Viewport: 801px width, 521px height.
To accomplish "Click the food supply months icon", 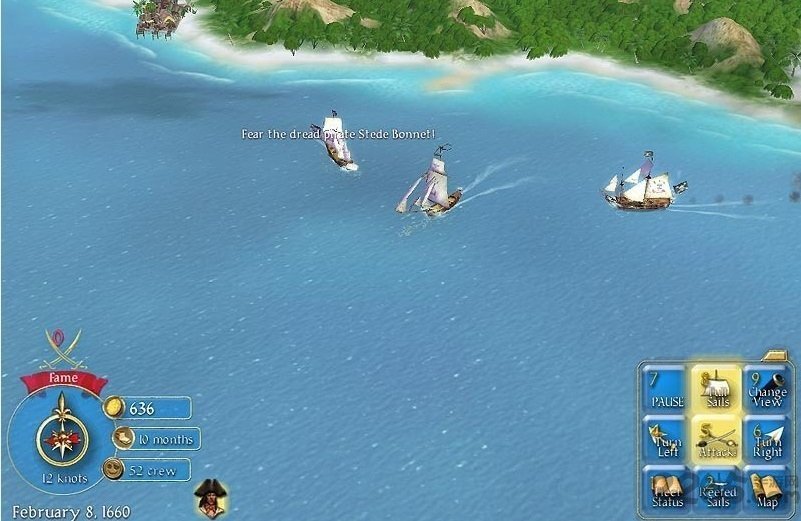I will [123, 438].
